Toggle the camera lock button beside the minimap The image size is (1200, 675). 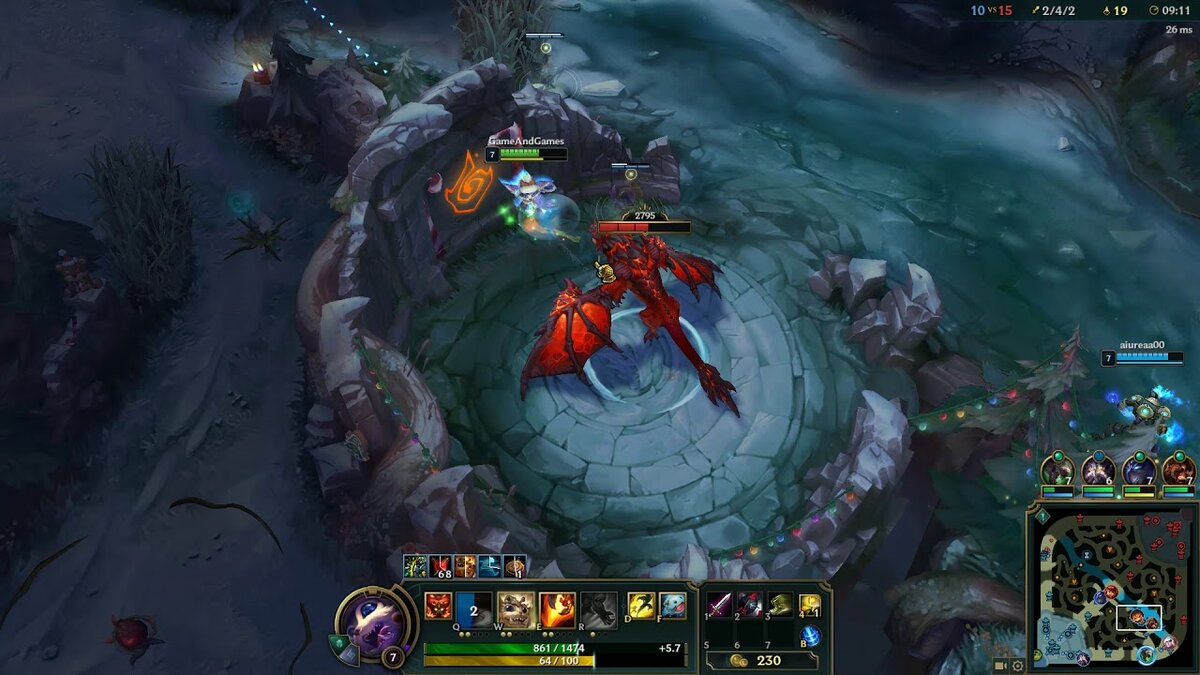click(x=1000, y=665)
